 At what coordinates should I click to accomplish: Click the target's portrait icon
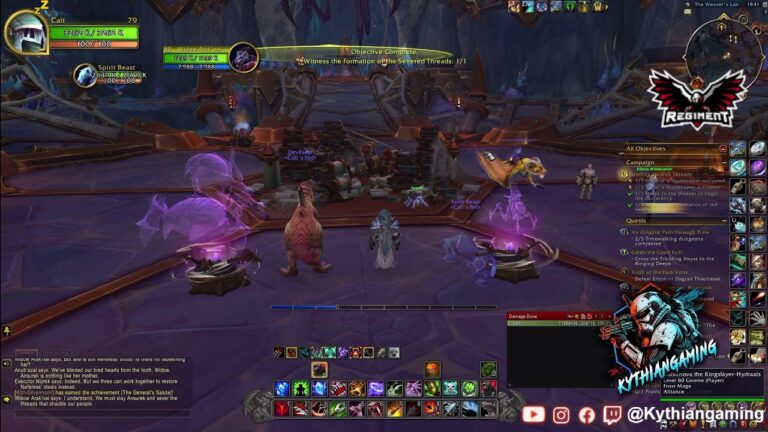(243, 57)
